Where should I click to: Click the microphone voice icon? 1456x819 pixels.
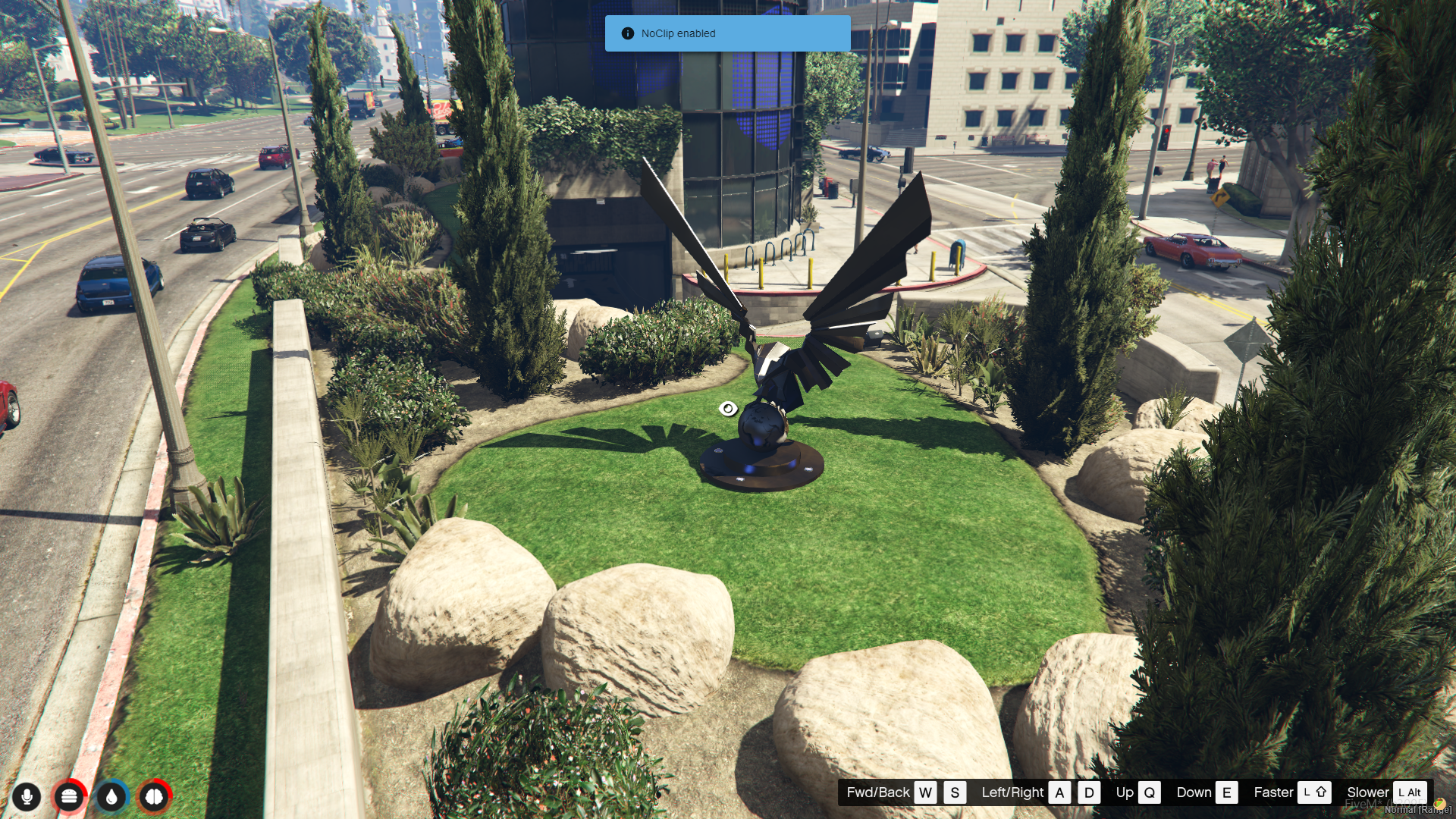click(x=27, y=797)
